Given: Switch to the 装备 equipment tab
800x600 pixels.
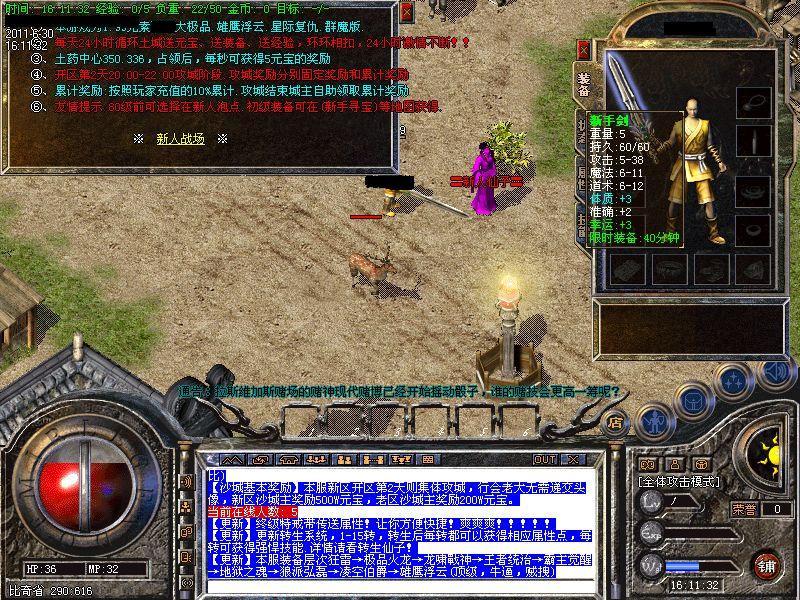Looking at the screenshot, I should tap(584, 85).
